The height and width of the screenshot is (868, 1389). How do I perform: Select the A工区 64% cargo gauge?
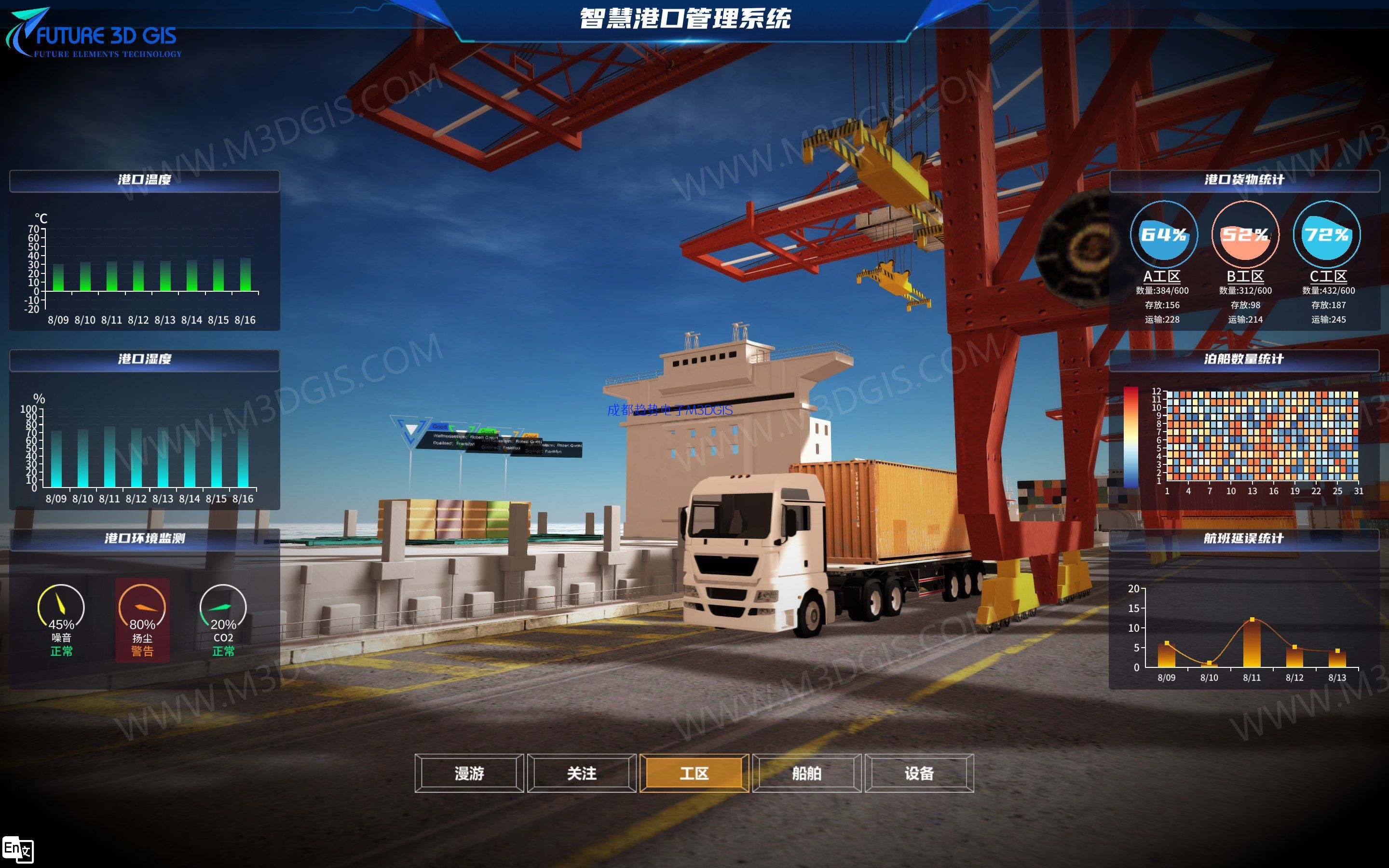click(1163, 234)
